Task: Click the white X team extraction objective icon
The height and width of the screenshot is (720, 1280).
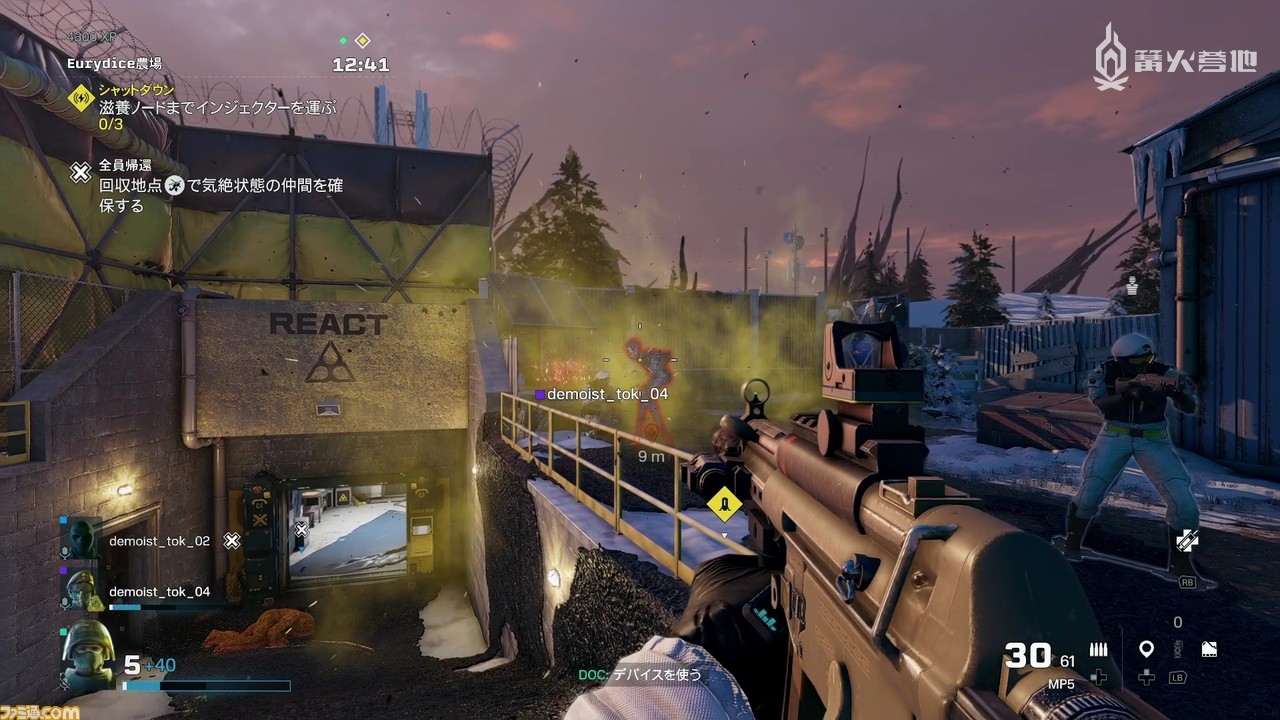Action: point(81,173)
